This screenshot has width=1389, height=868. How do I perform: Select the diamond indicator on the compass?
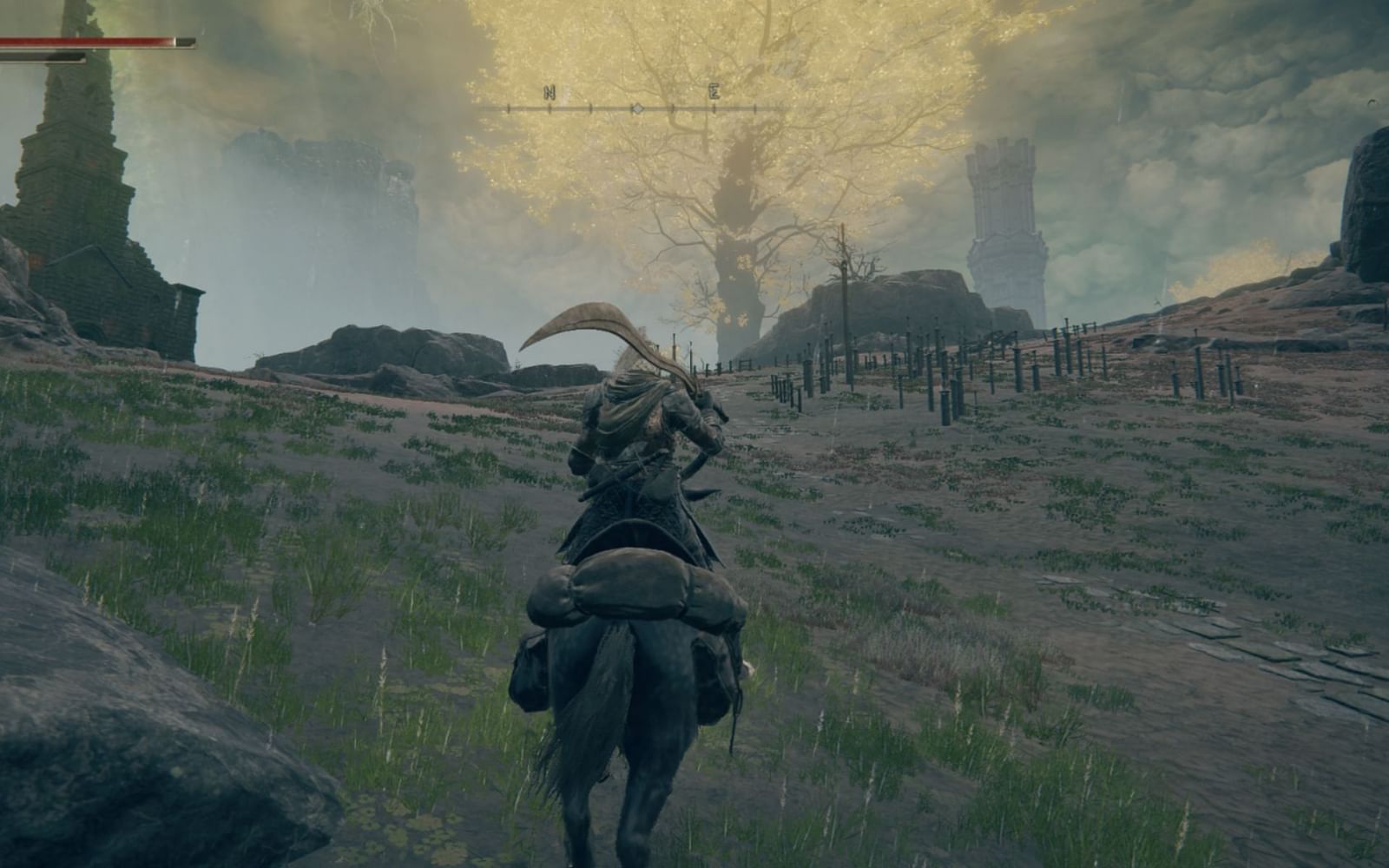pyautogui.click(x=635, y=106)
